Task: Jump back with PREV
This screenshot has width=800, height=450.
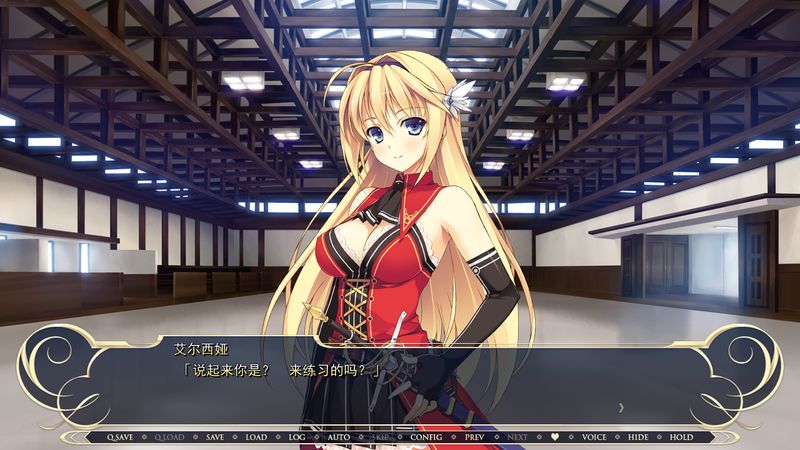Action: (474, 437)
